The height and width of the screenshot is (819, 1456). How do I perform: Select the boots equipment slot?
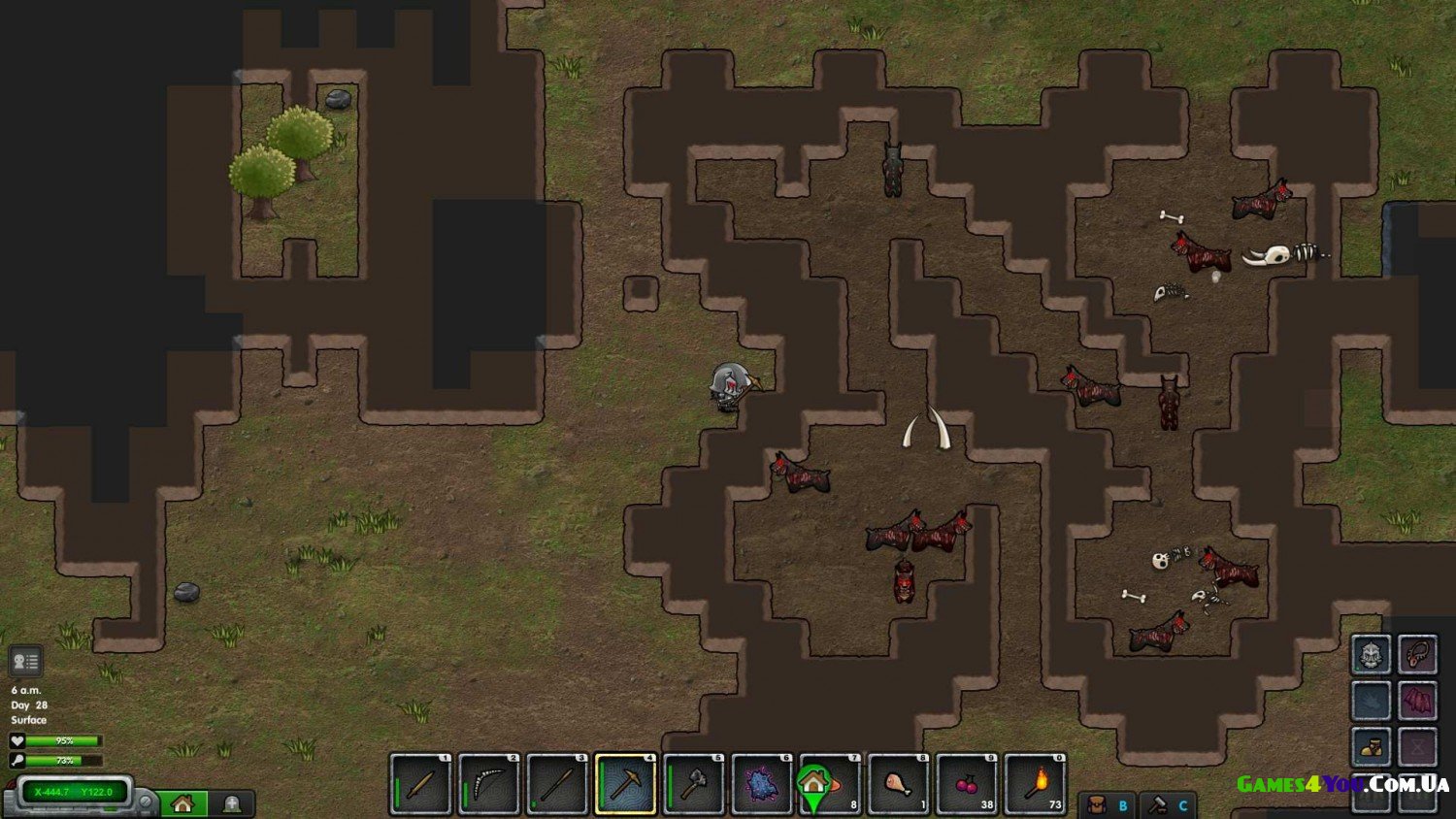tap(1372, 747)
